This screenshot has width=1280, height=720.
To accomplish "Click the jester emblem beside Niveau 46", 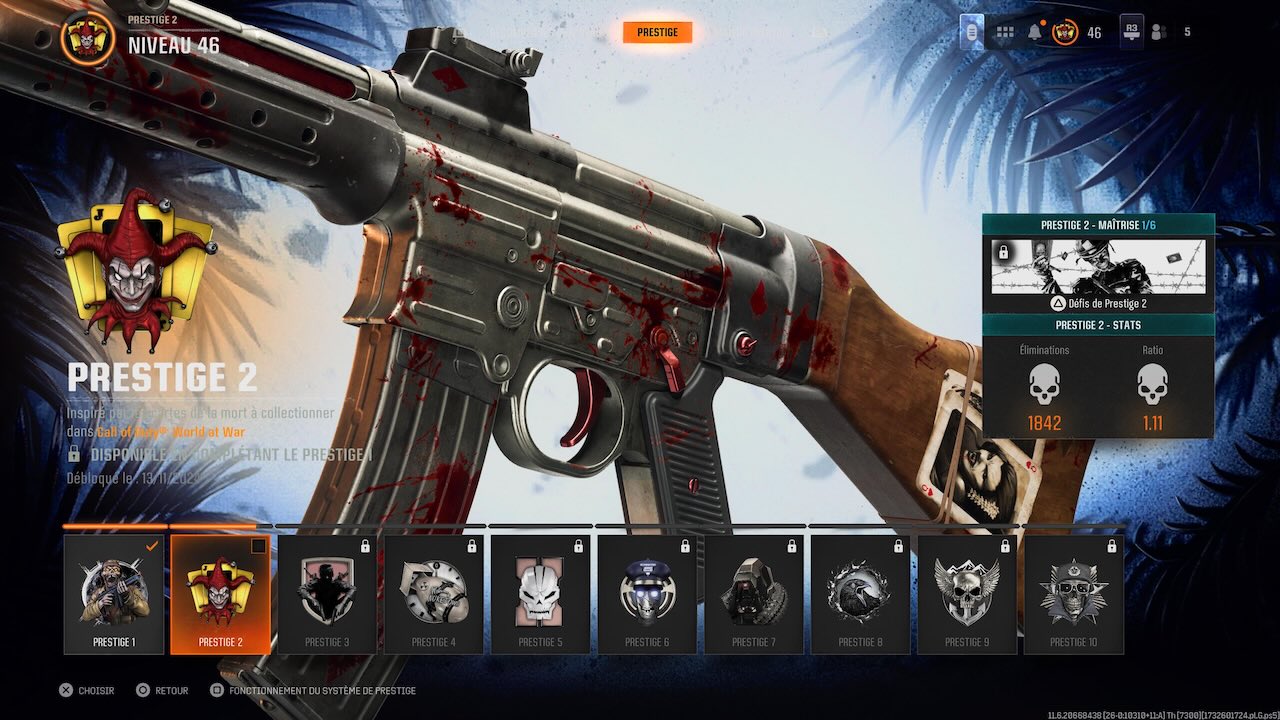I will click(x=88, y=38).
